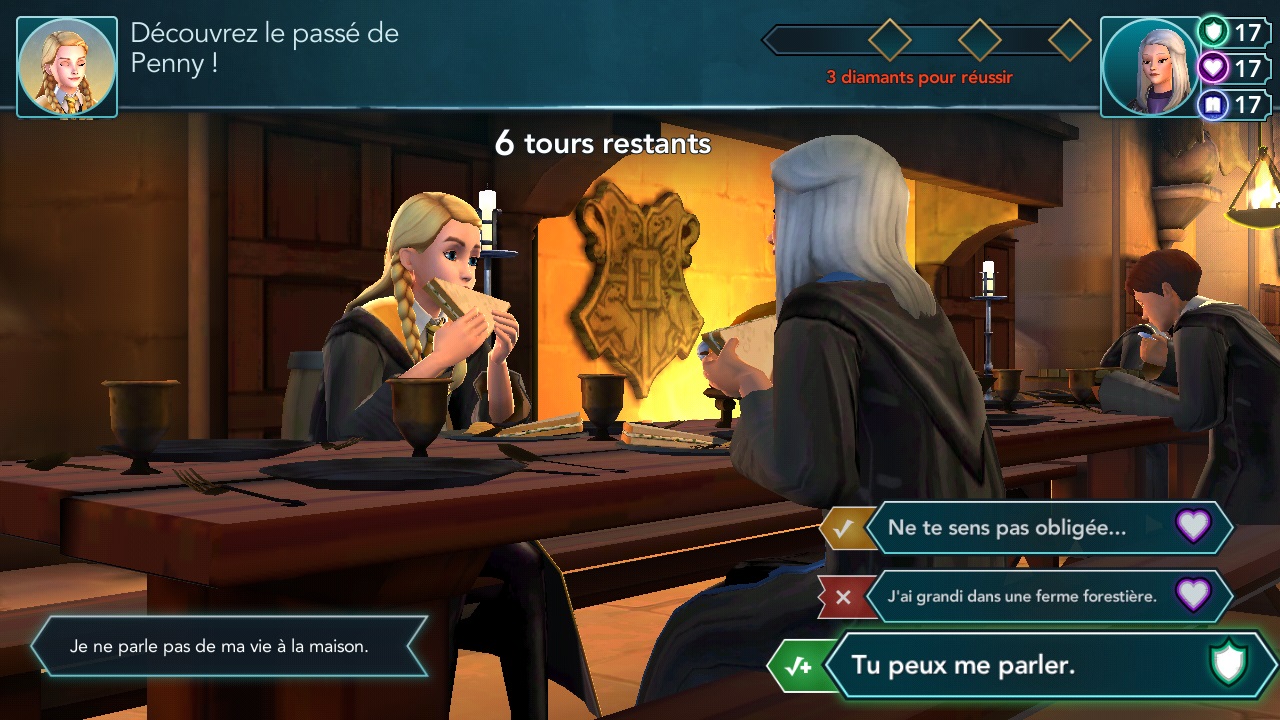The height and width of the screenshot is (720, 1280).
Task: Click the first diamond marker on the progress bar
Action: [889, 40]
